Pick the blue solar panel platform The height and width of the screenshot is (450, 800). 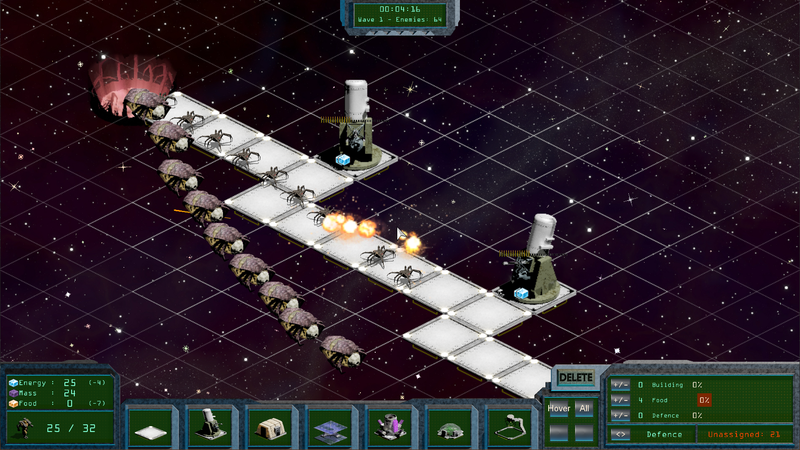[329, 427]
